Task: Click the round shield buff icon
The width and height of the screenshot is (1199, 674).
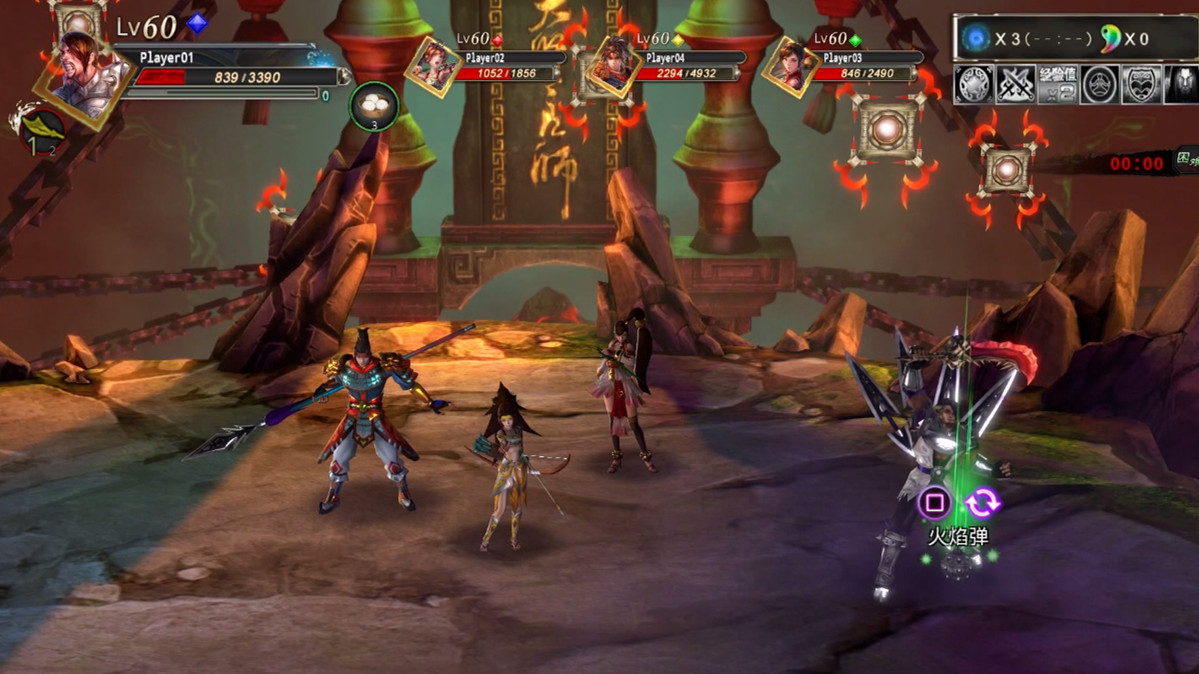Action: coord(975,85)
